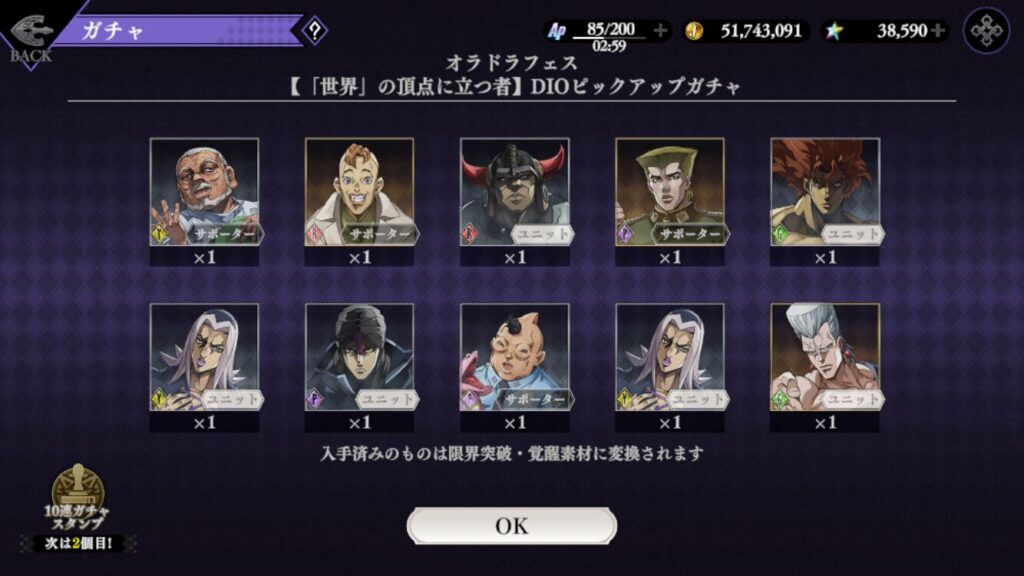Open the gacha help question mark
This screenshot has height=576, width=1024.
pos(315,30)
